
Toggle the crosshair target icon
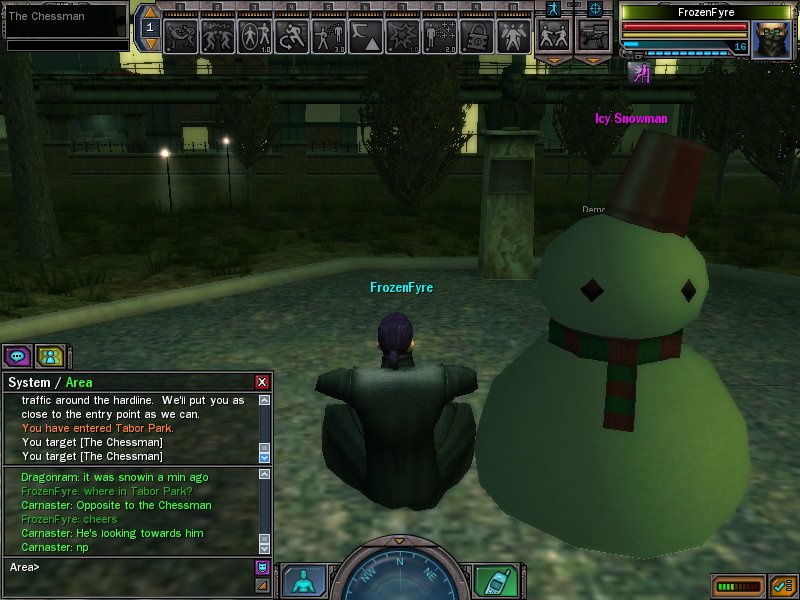coord(595,8)
